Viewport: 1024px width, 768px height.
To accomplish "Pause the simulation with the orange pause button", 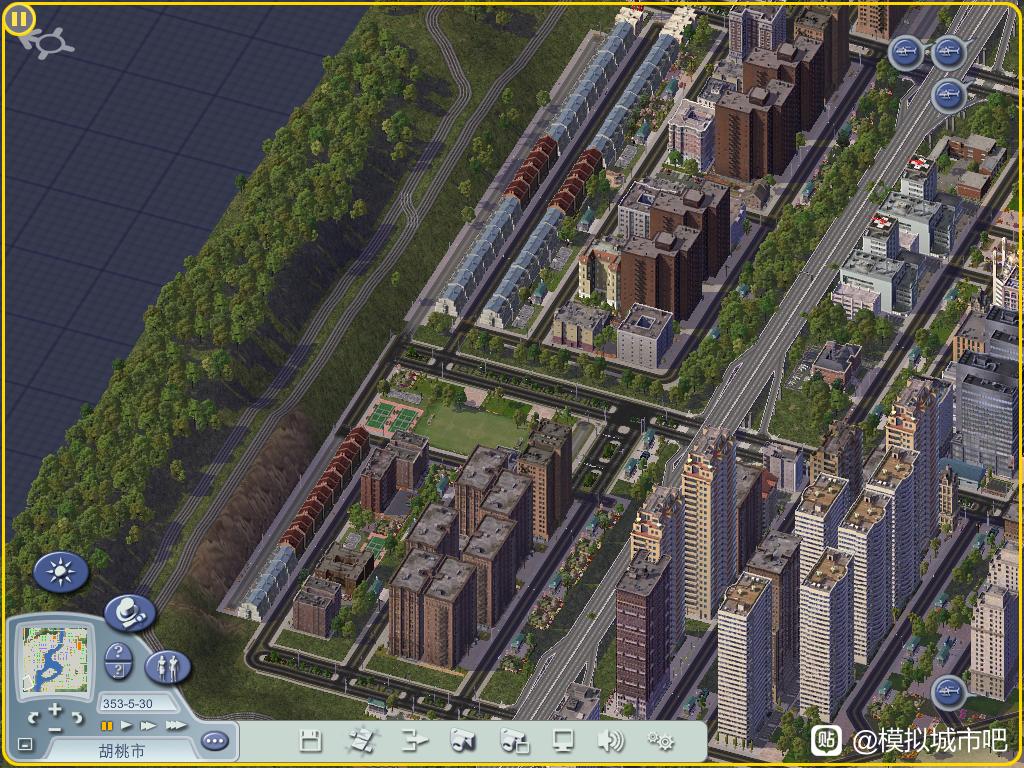I will pyautogui.click(x=107, y=725).
